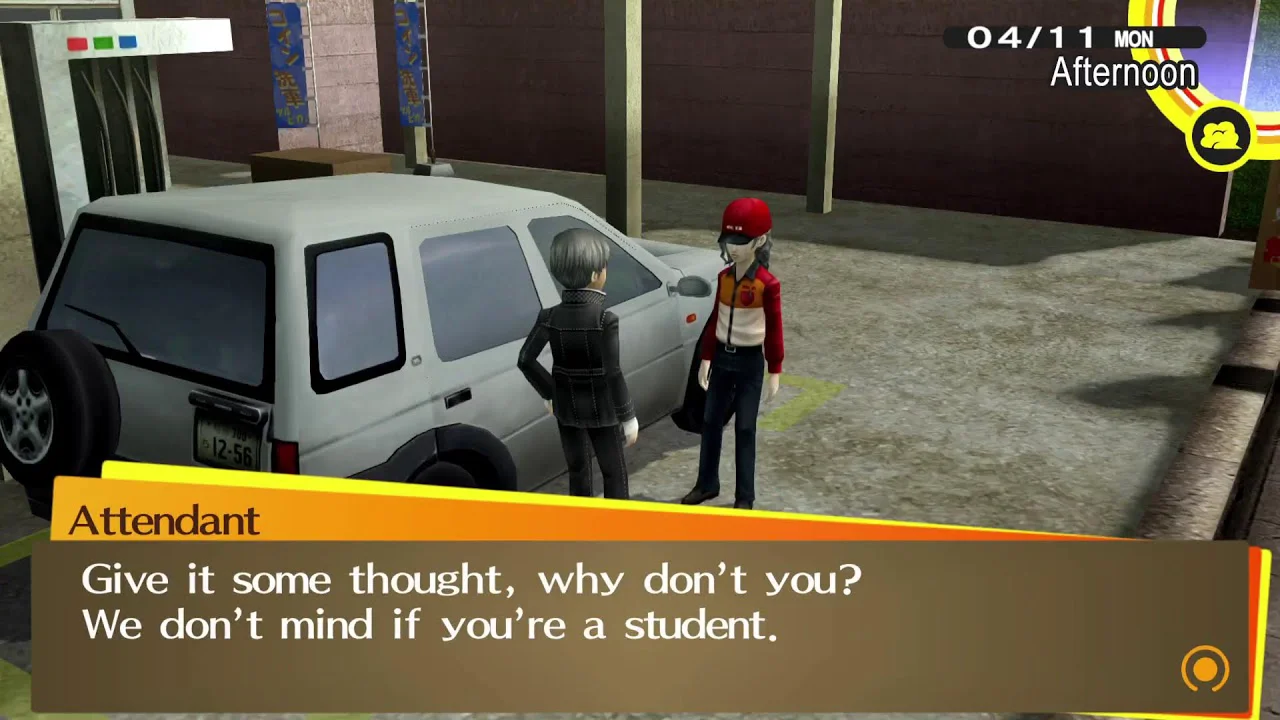Advance dialogue using the orange circle indicator
The image size is (1280, 720).
[1205, 668]
